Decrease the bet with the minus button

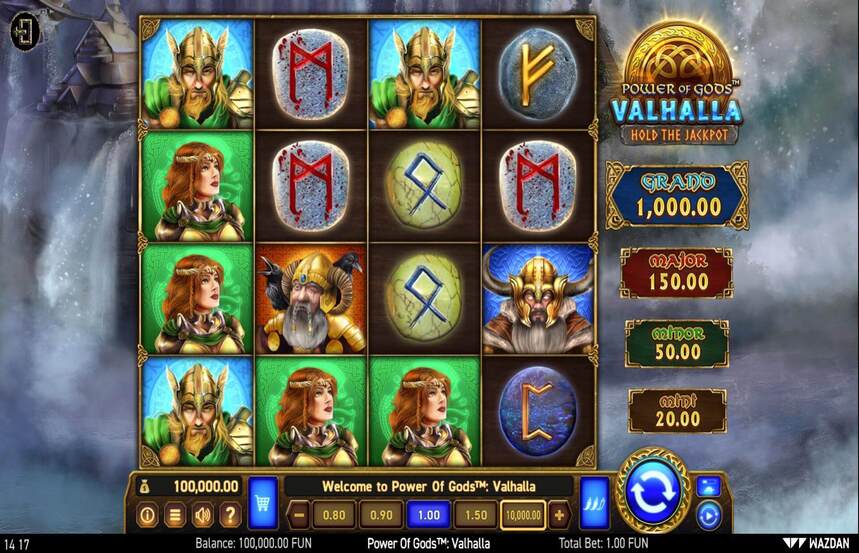pos(298,516)
